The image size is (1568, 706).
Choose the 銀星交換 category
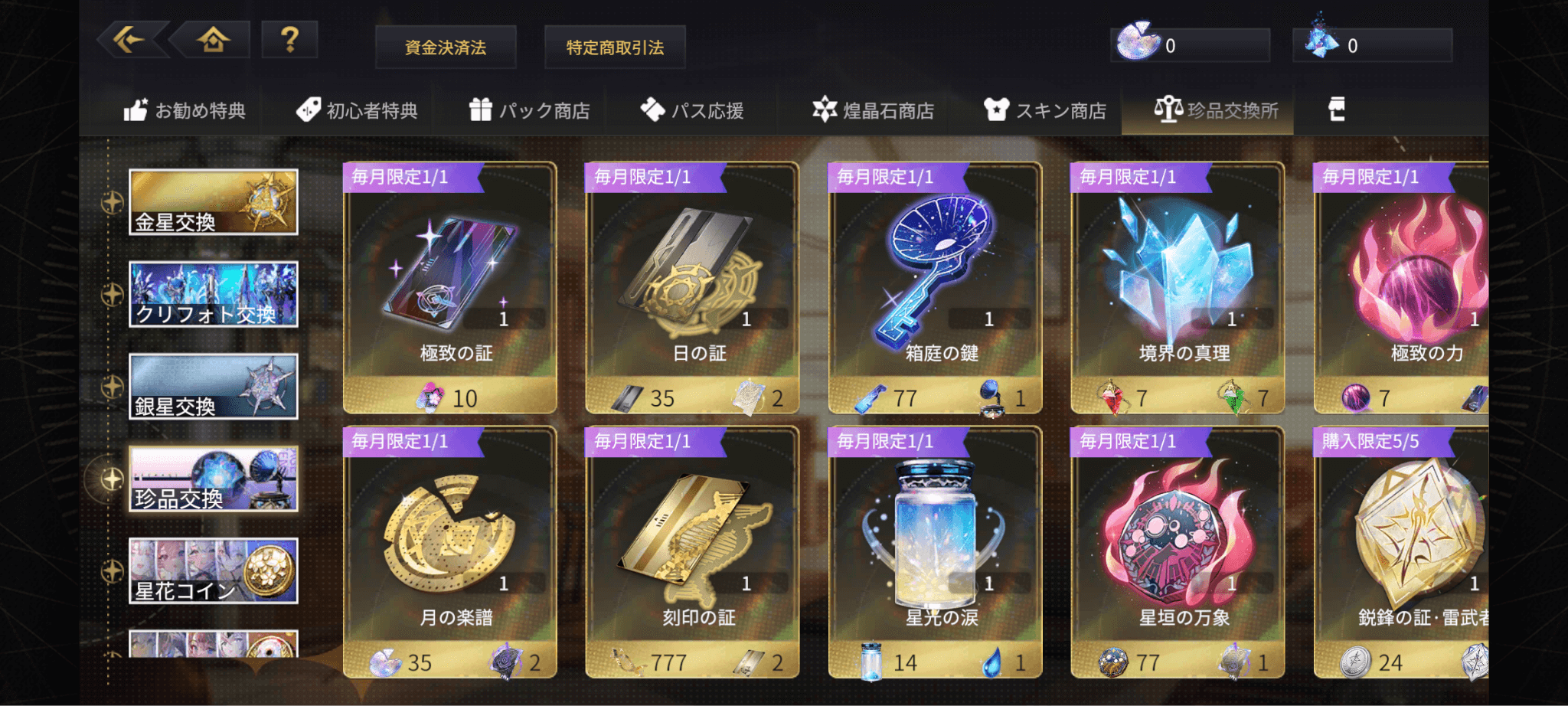213,387
